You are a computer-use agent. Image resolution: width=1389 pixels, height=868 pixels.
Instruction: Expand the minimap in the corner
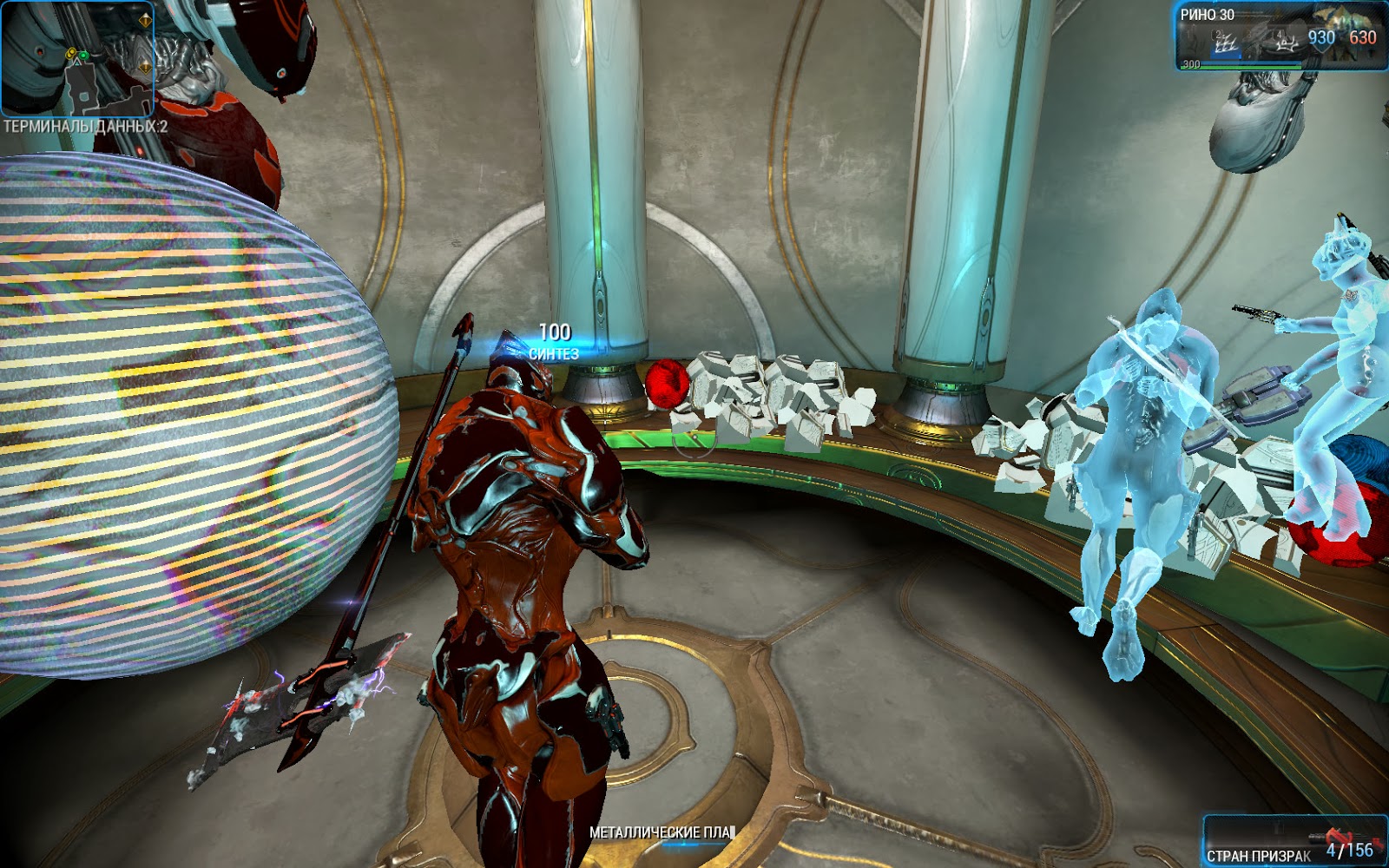pyautogui.click(x=78, y=61)
